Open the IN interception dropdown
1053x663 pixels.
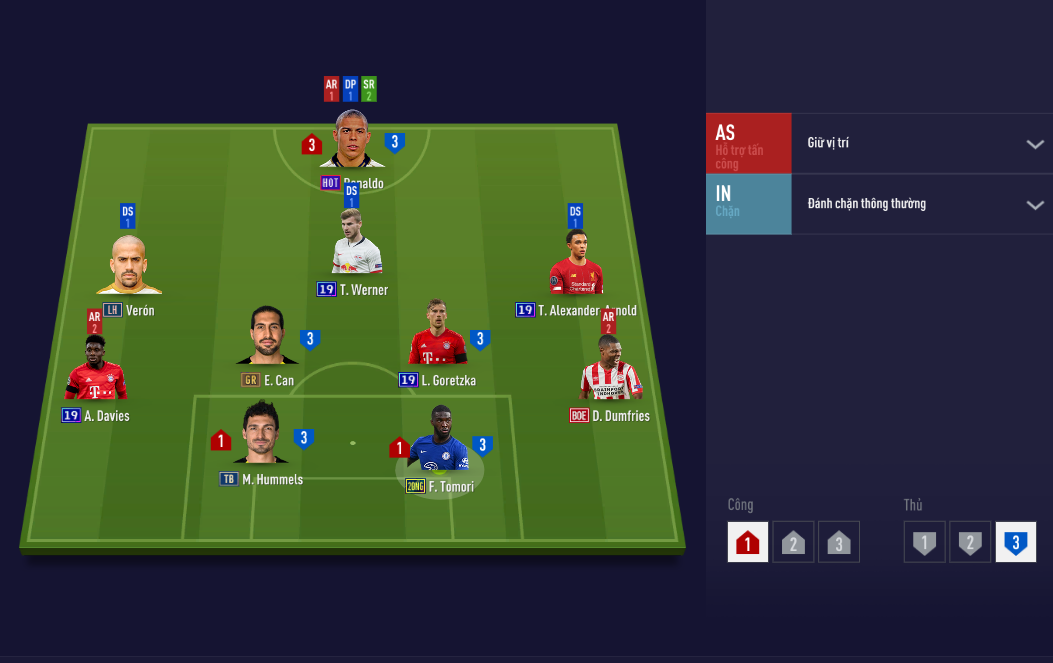pyautogui.click(x=920, y=204)
